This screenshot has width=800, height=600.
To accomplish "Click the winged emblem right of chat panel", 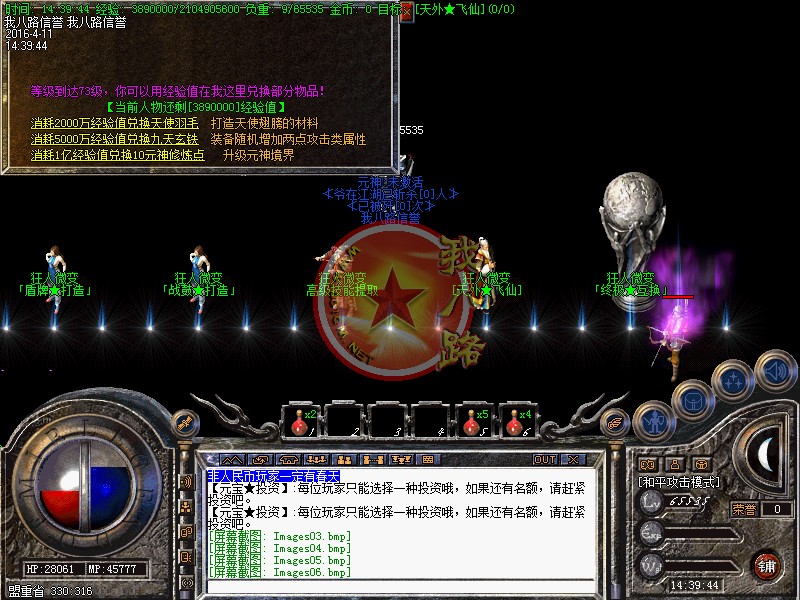I will pyautogui.click(x=609, y=422).
